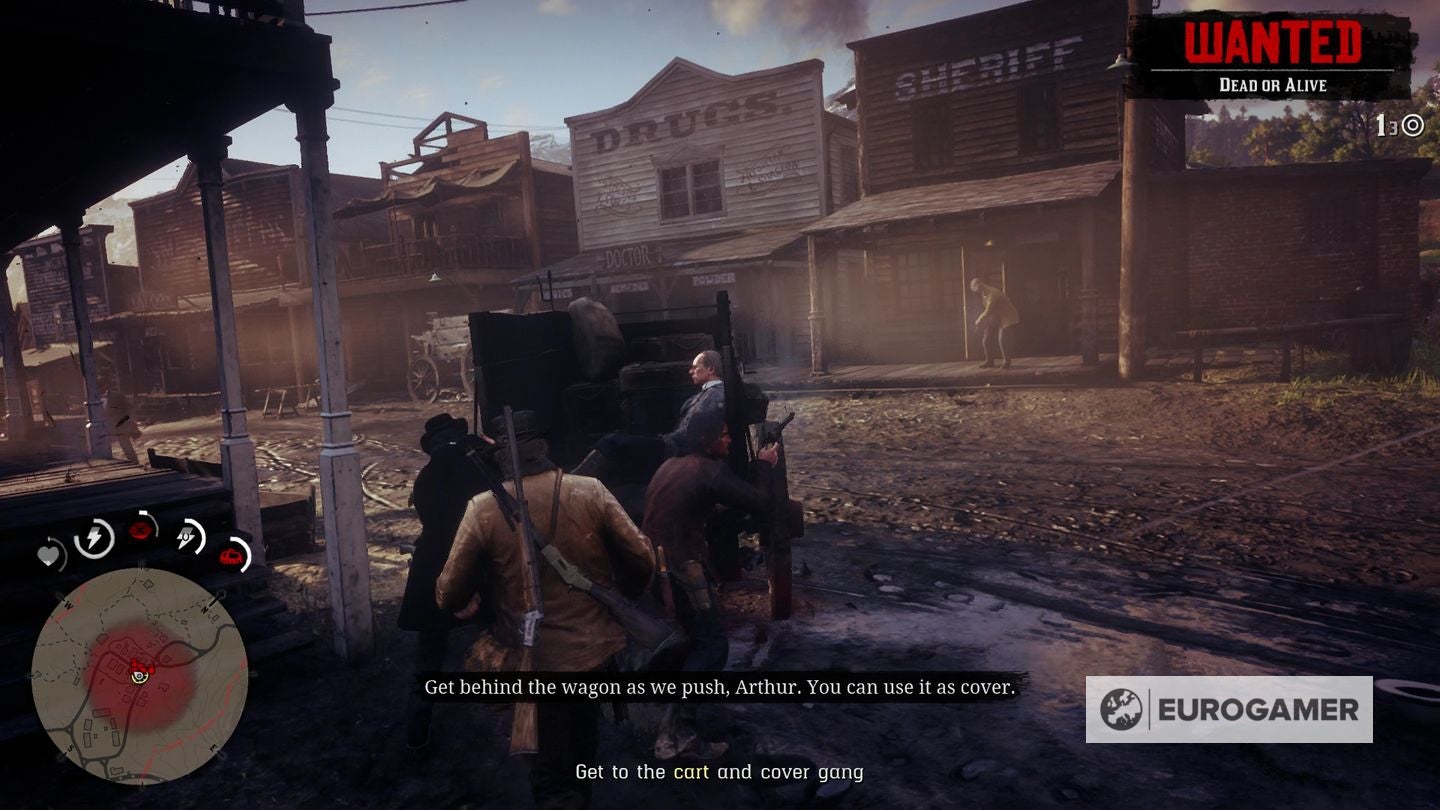Select the red horse health core icon

(x=230, y=557)
